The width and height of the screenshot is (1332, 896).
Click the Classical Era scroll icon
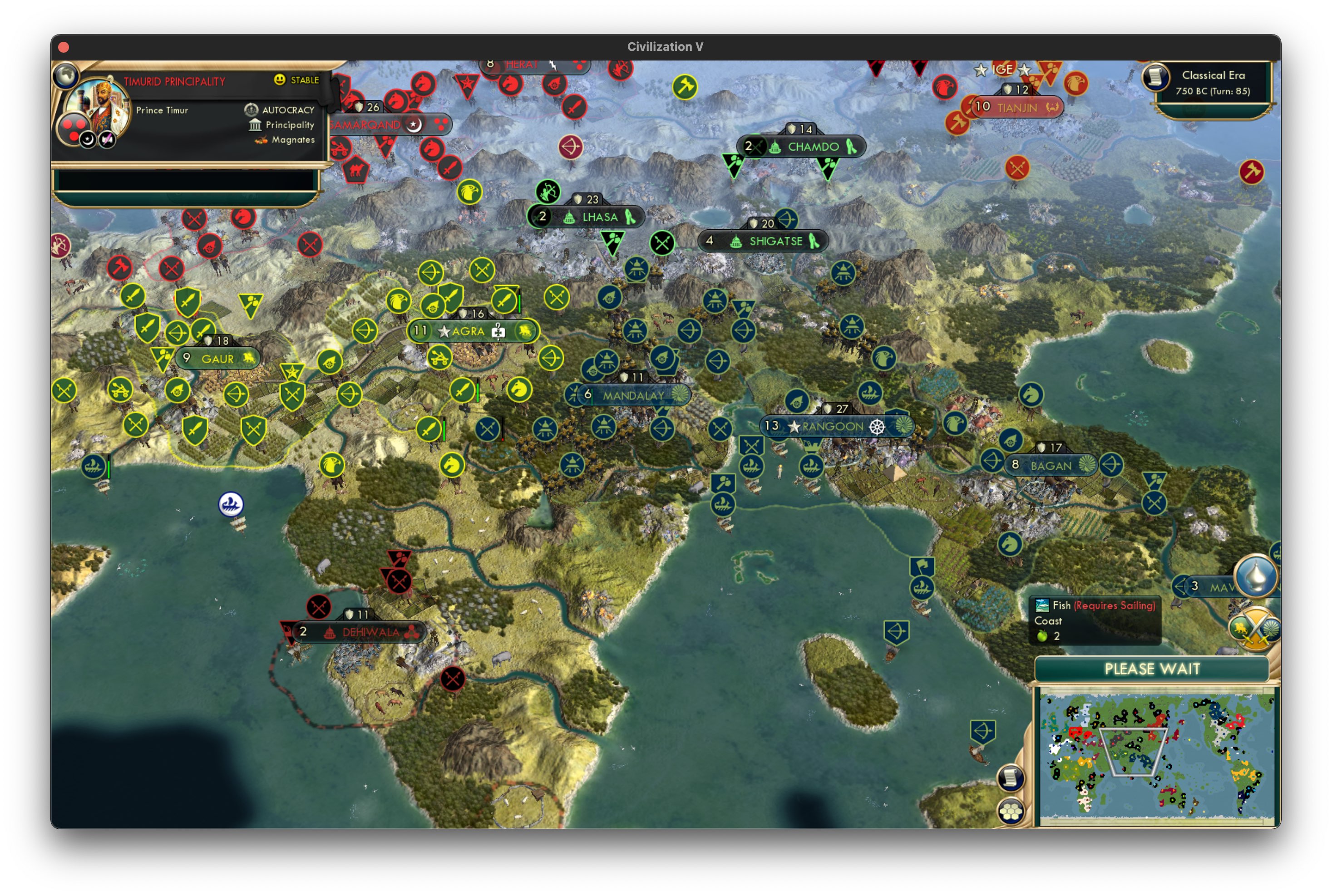tap(1155, 76)
